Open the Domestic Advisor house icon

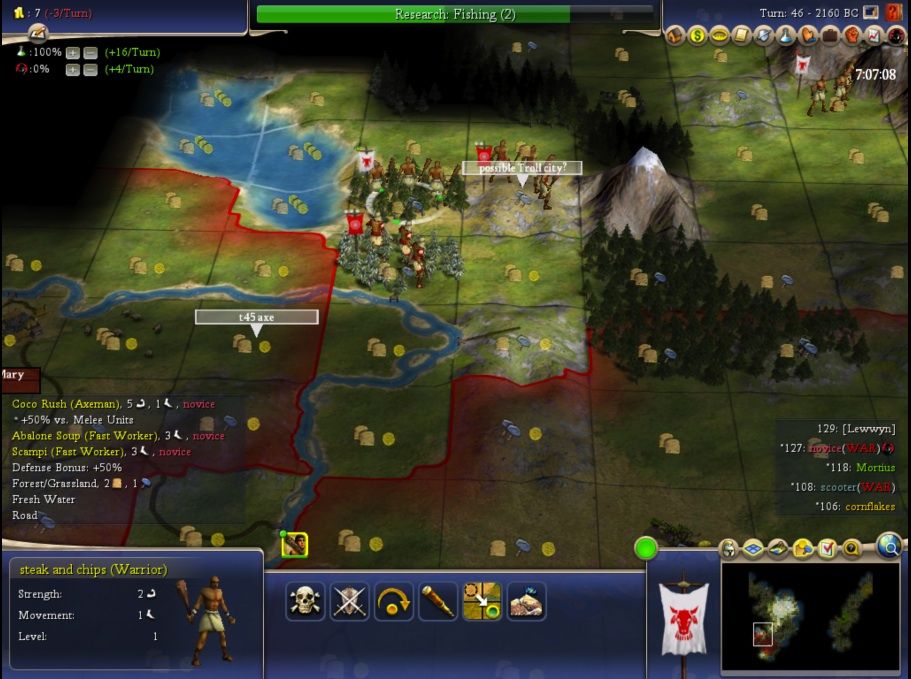coord(677,37)
